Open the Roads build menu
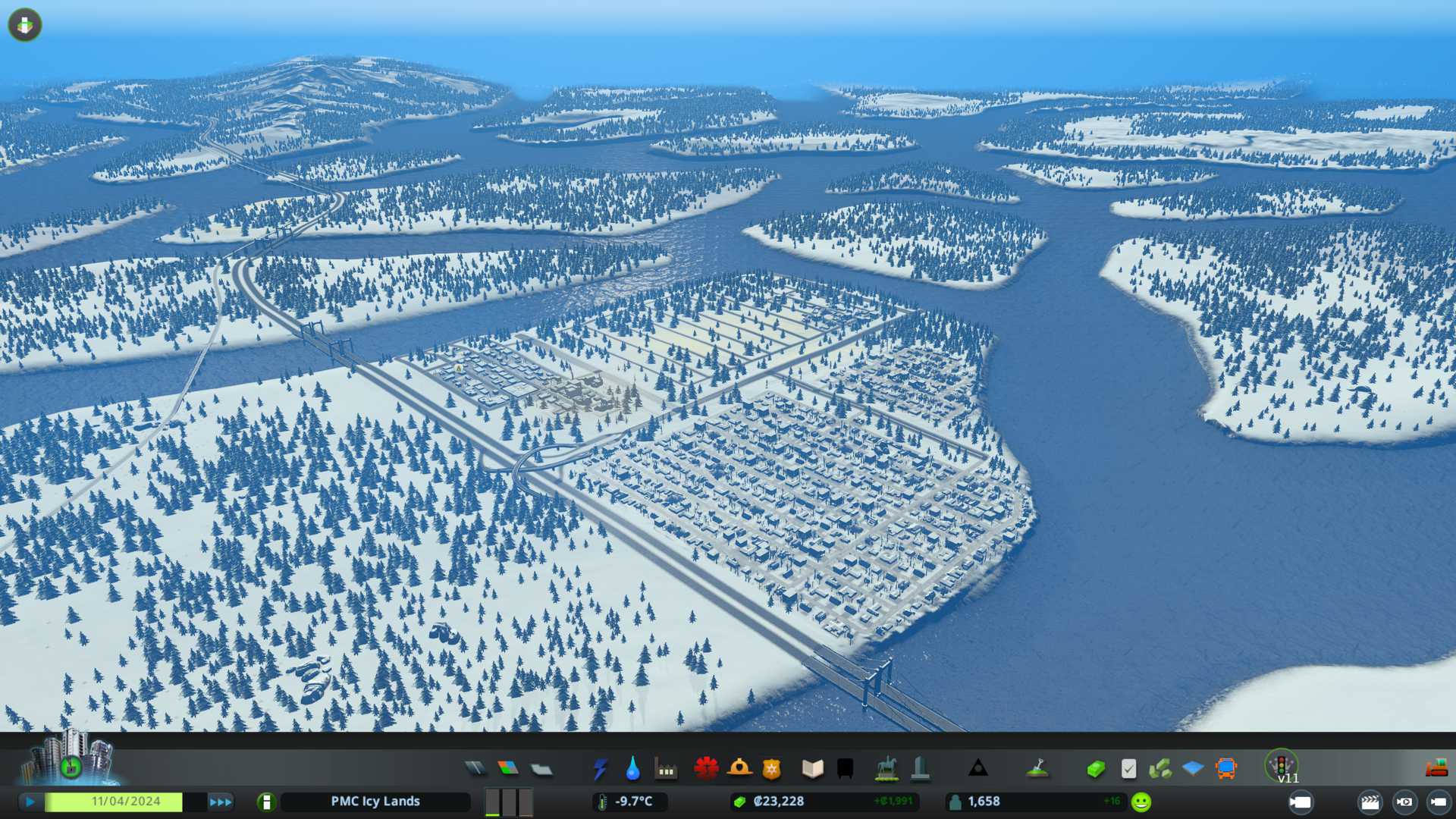This screenshot has height=819, width=1456. click(475, 769)
